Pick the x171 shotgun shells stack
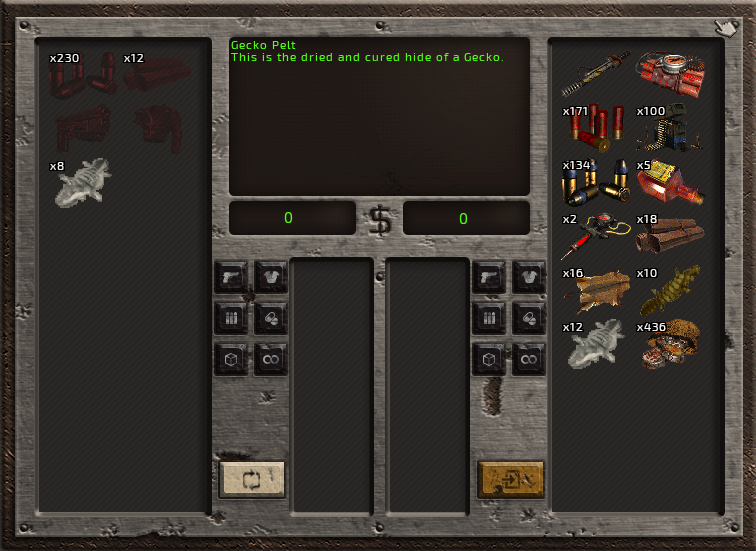 597,126
